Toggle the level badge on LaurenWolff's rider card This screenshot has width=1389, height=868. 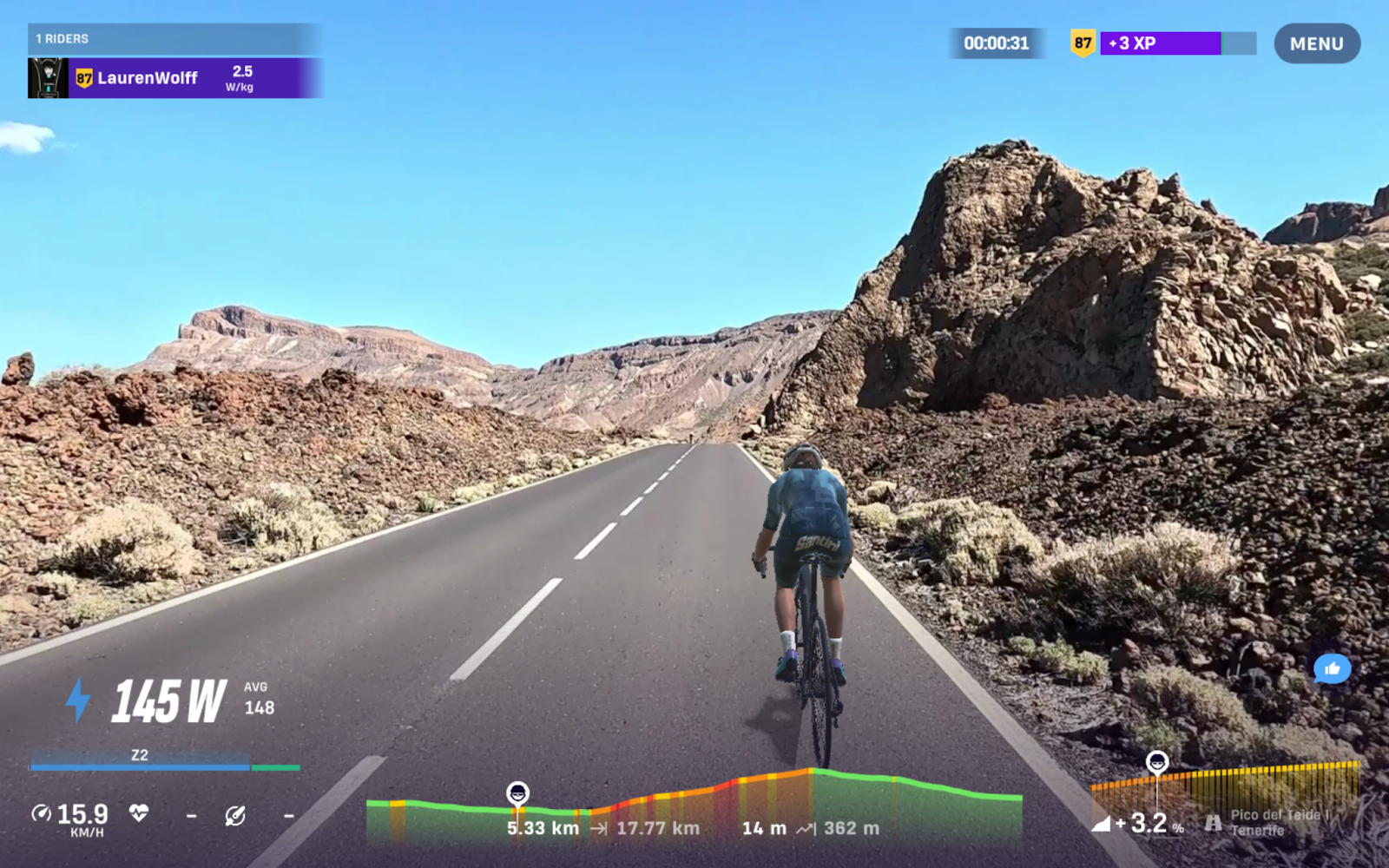[x=83, y=77]
